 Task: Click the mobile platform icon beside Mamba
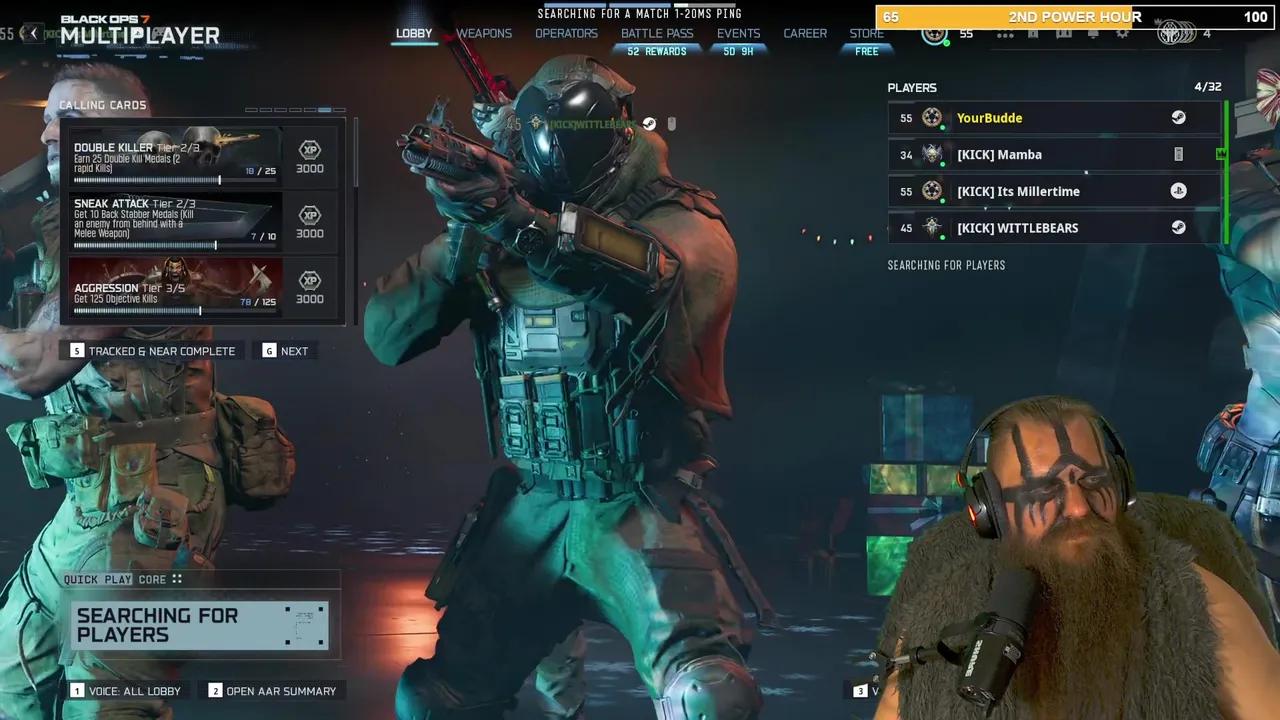(x=1178, y=154)
